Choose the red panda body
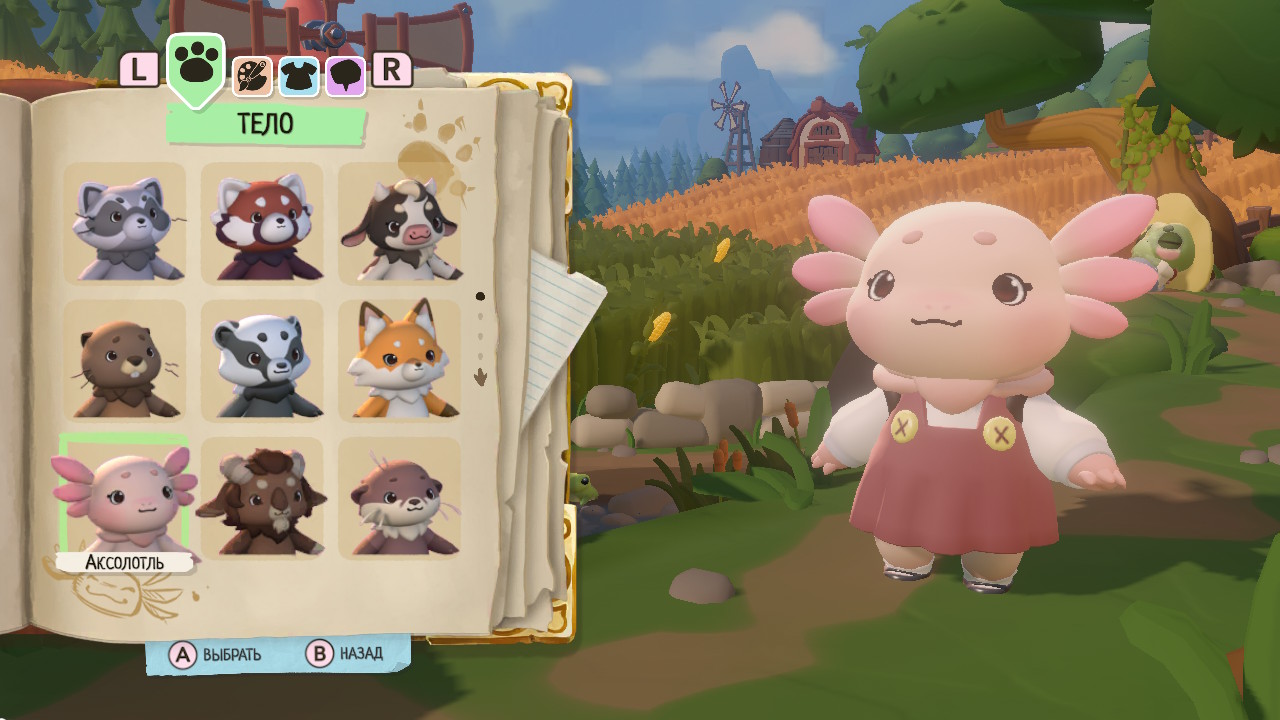Viewport: 1280px width, 720px height. pos(262,225)
